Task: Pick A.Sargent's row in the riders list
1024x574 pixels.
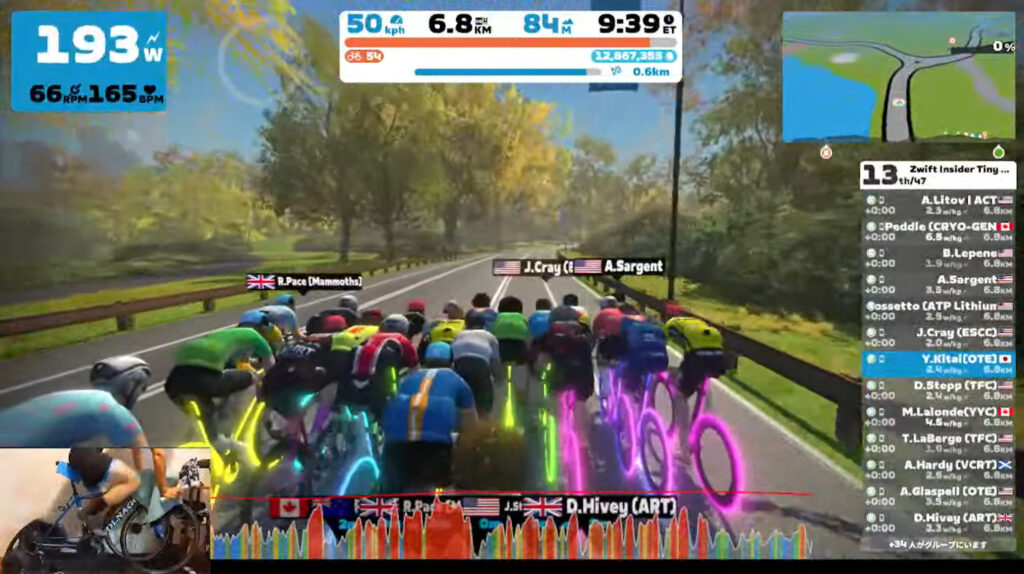Action: click(x=938, y=285)
